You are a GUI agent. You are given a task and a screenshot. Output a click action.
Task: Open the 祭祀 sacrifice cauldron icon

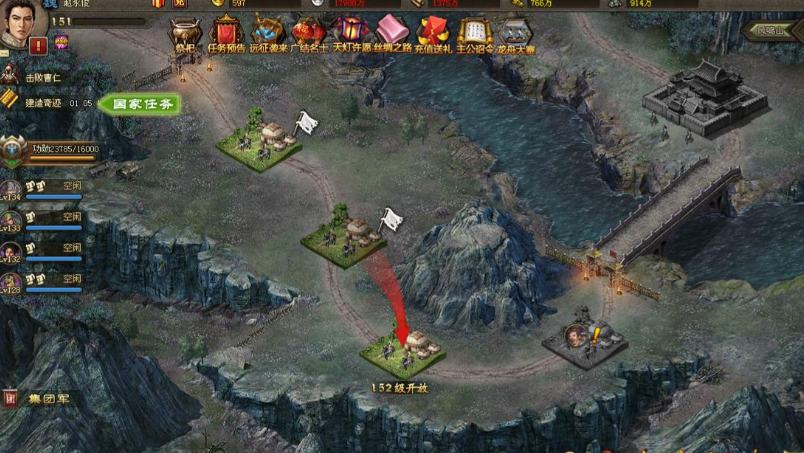click(x=184, y=34)
